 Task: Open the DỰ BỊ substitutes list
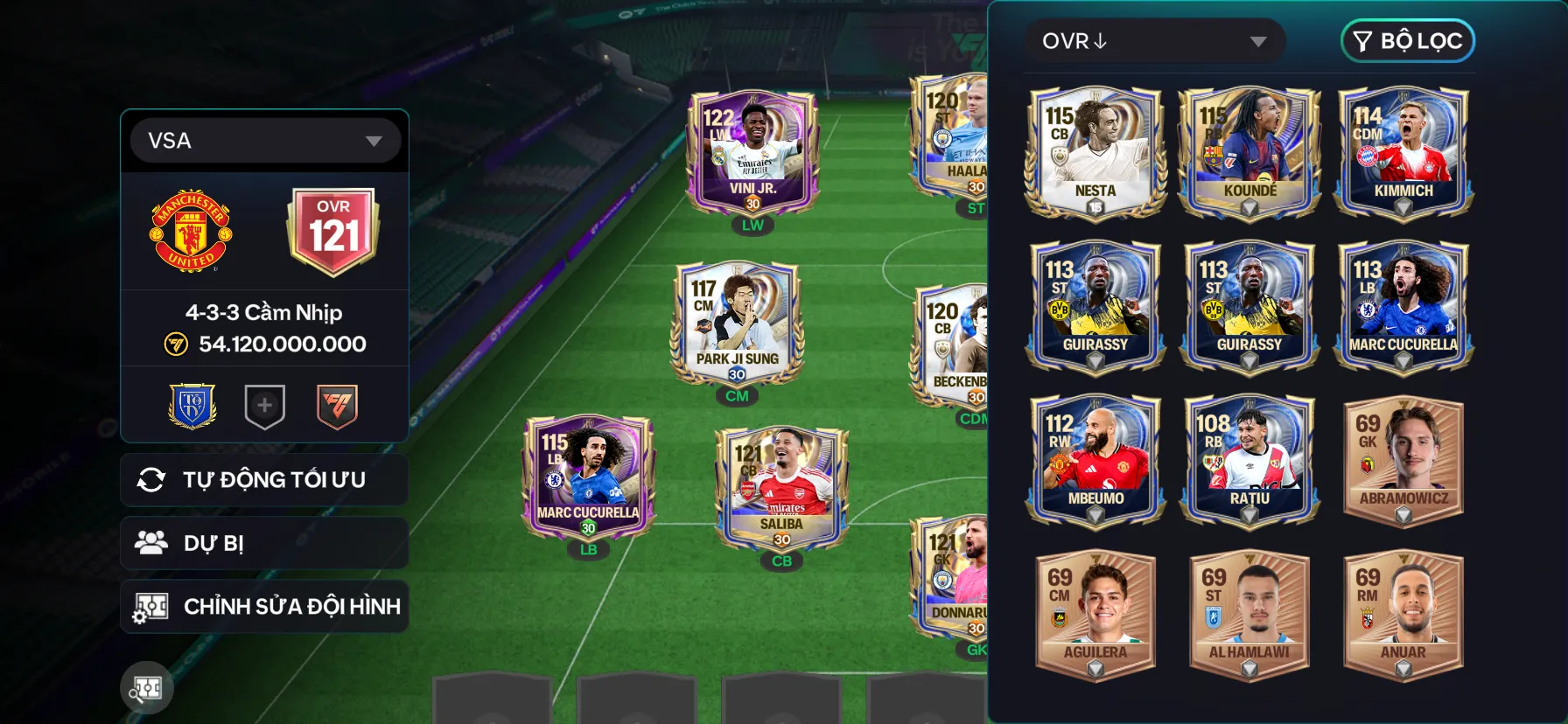[264, 543]
